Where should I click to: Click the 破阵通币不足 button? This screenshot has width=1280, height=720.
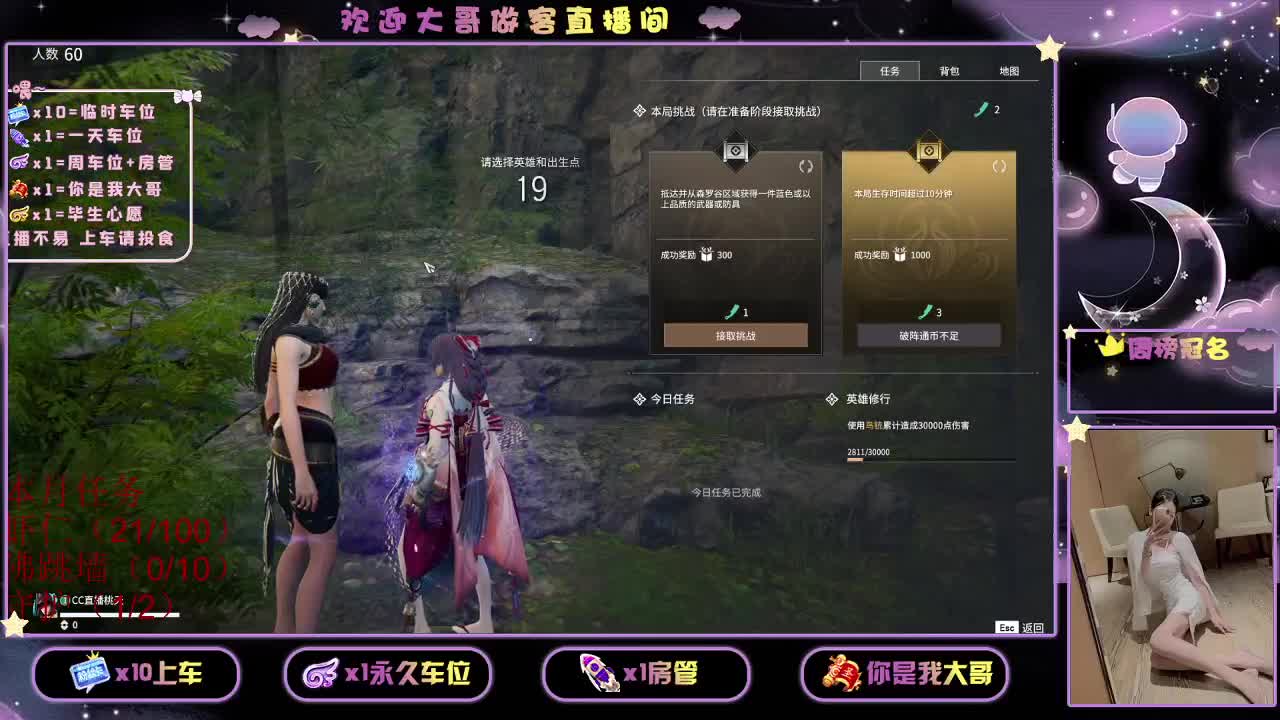(928, 335)
